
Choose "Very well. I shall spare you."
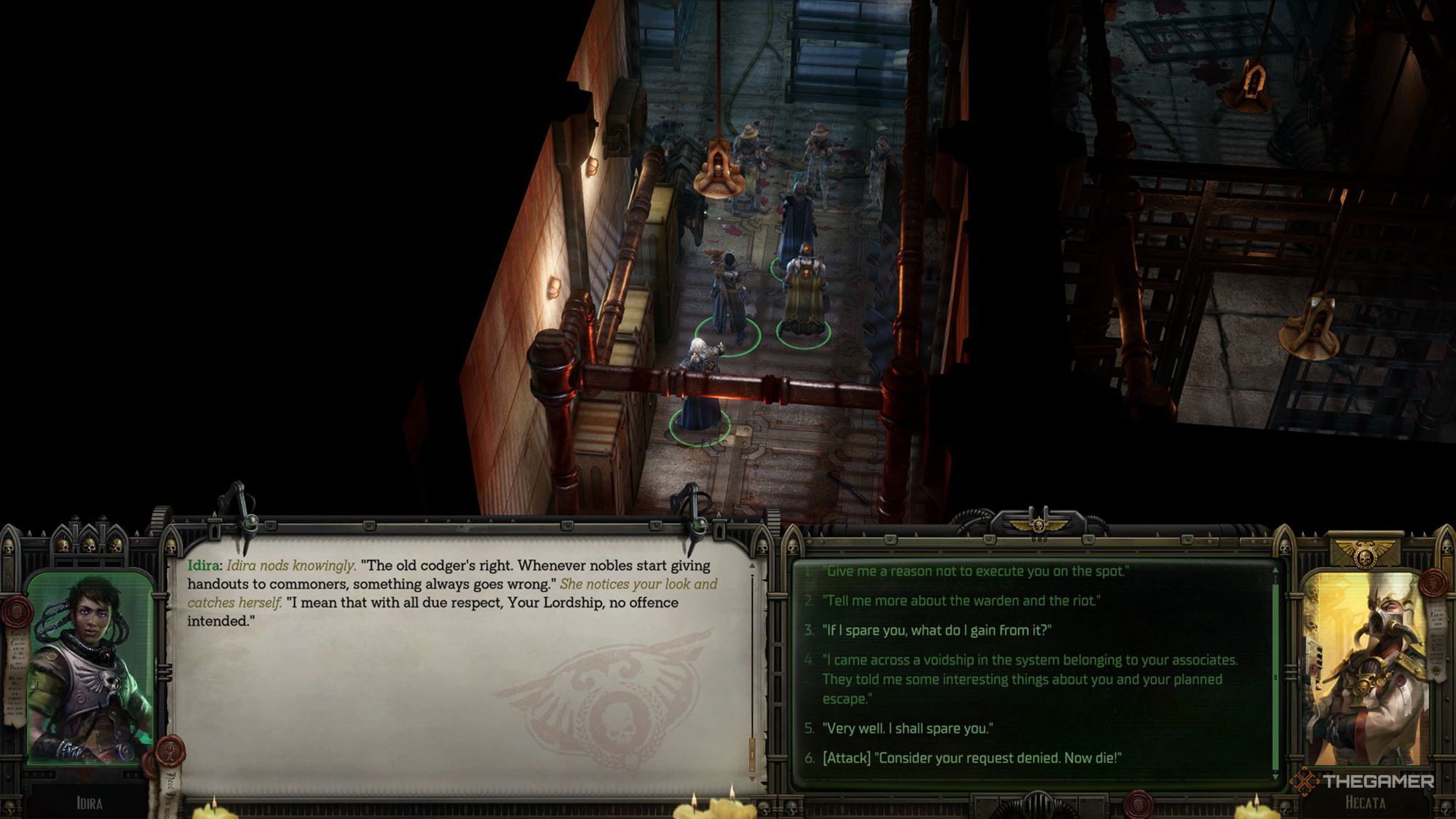(907, 728)
